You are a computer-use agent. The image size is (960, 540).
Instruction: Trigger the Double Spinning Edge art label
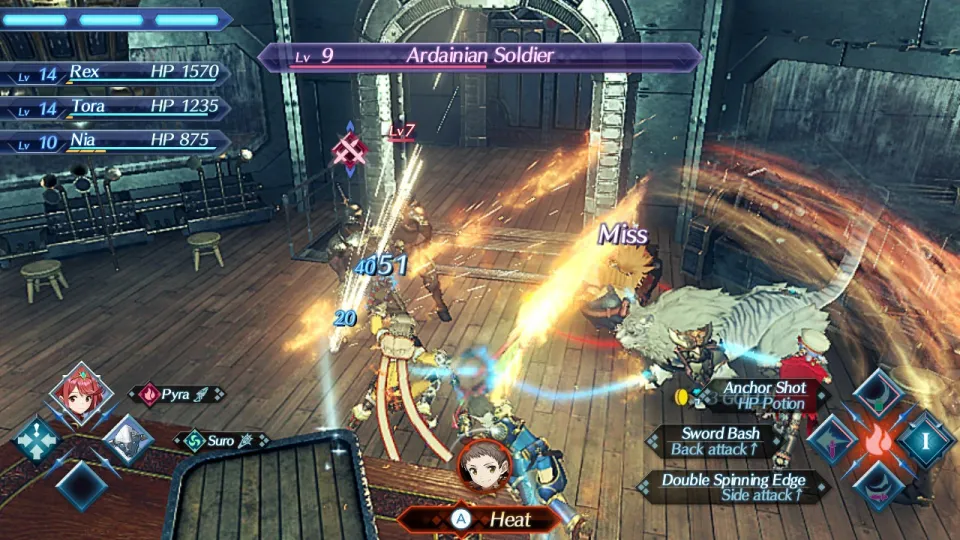734,486
